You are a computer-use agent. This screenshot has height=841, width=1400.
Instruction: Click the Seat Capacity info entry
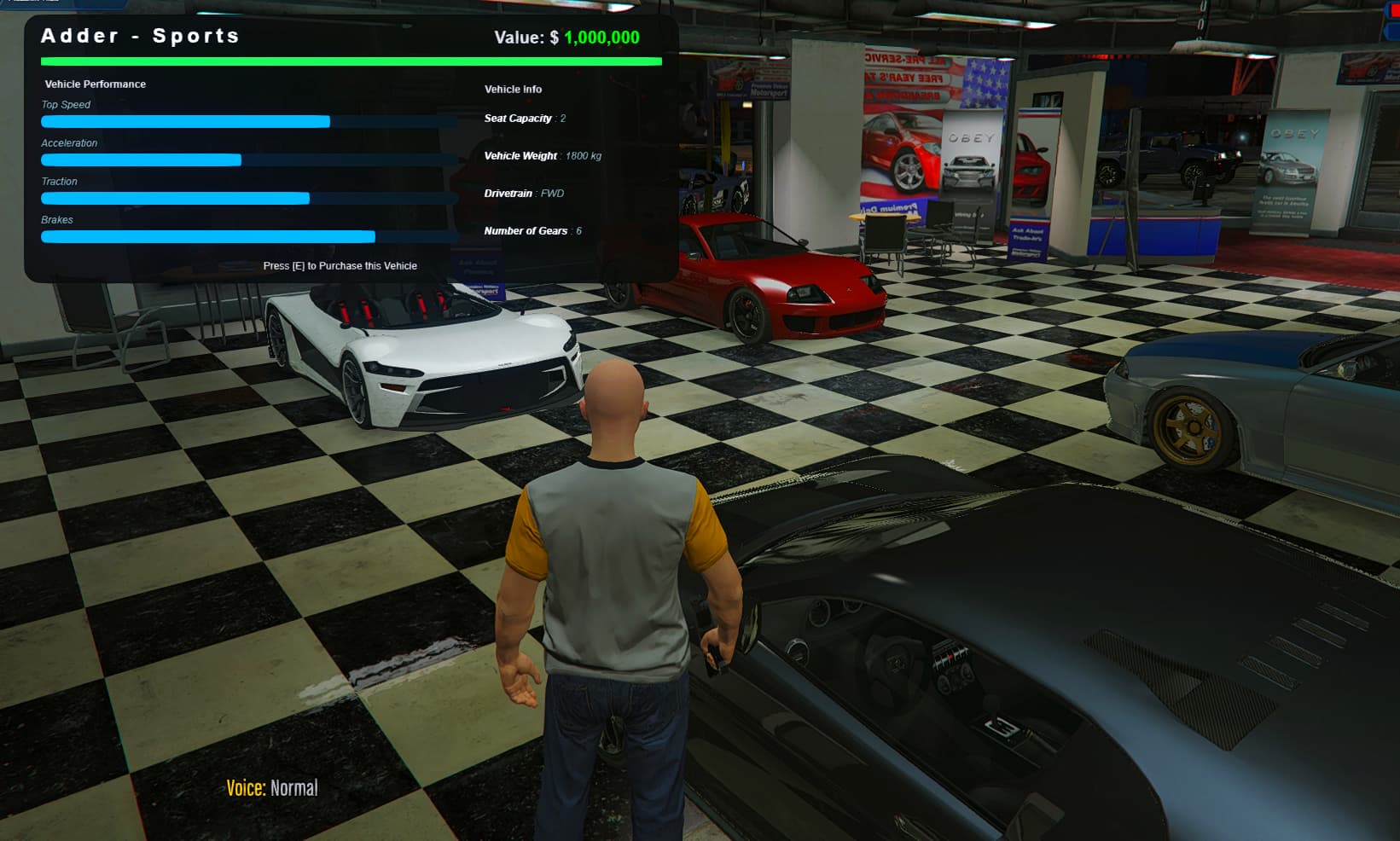click(x=525, y=119)
